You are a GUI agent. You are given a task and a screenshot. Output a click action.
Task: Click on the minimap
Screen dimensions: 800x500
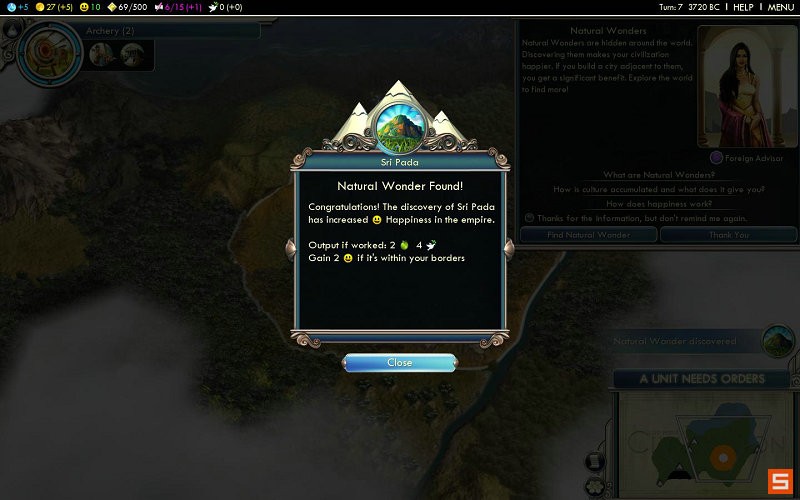[700, 440]
